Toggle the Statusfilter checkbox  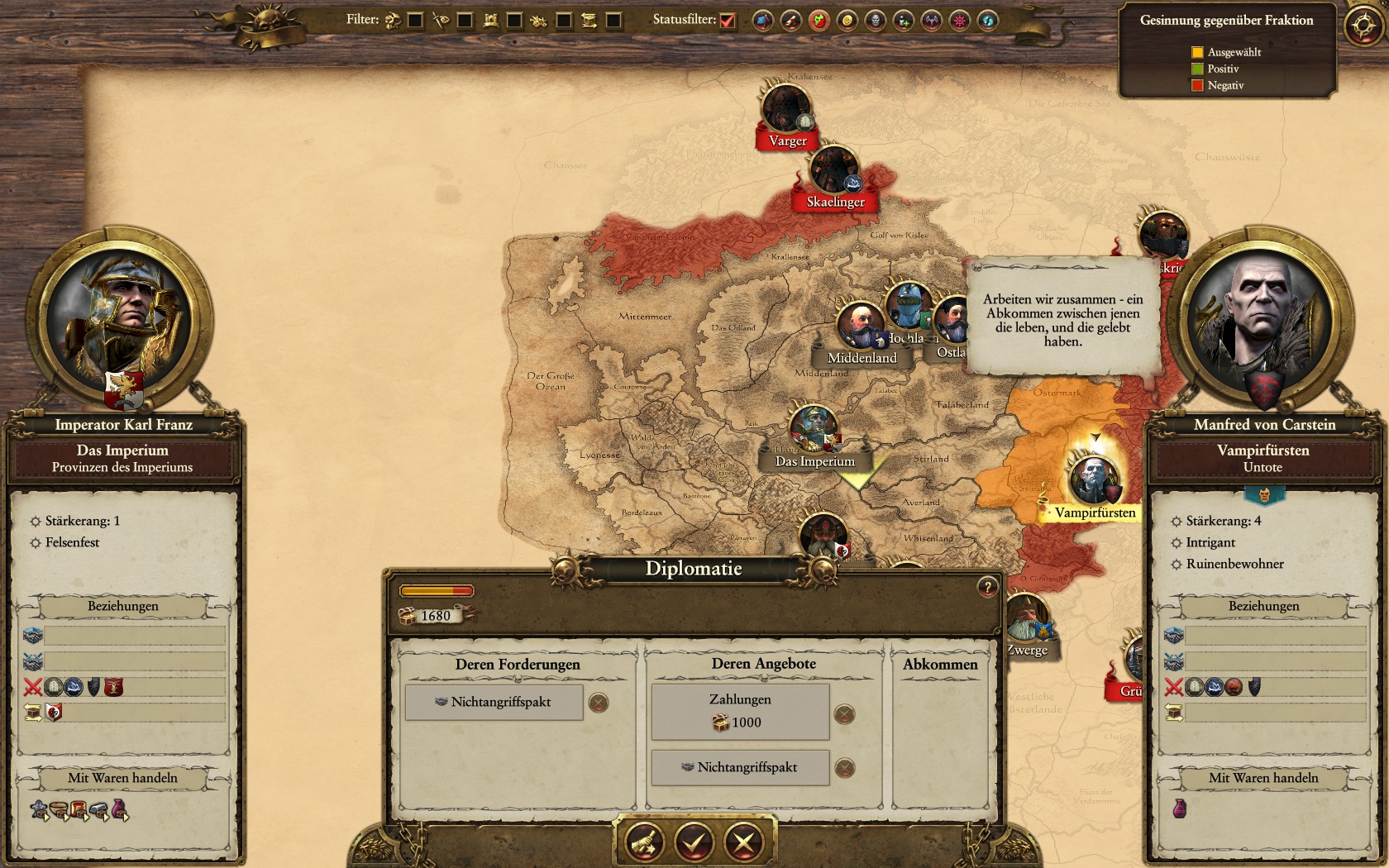tap(728, 21)
